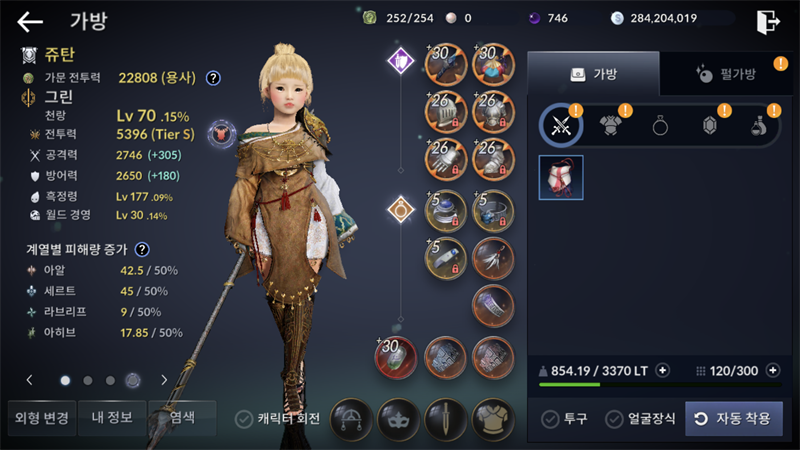Go back with the arrow button

30,21
